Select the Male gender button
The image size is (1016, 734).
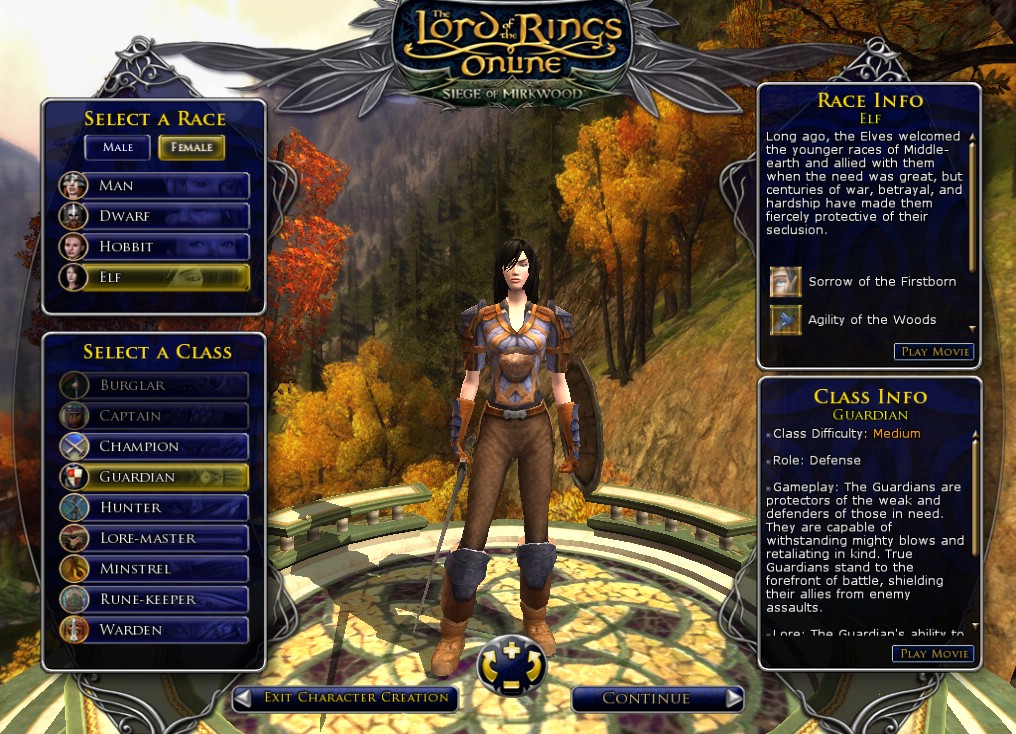pos(117,147)
